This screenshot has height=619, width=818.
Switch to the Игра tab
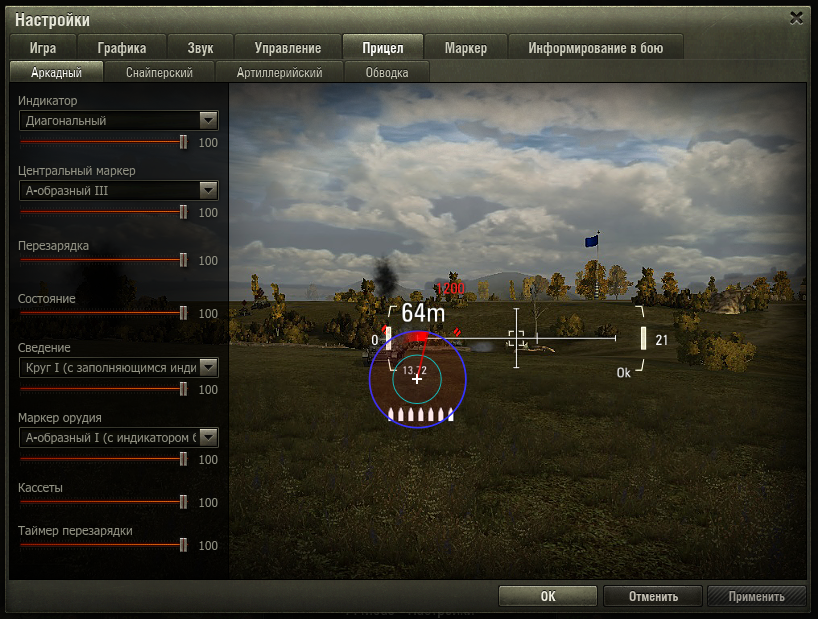[43, 48]
